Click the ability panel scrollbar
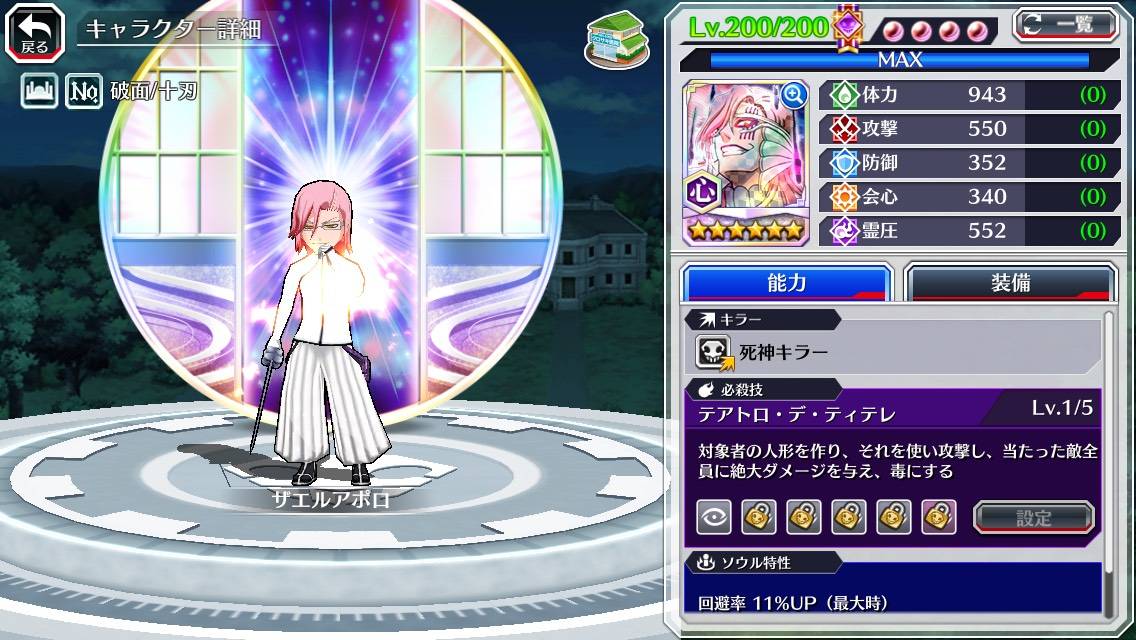Viewport: 1136px width, 640px height. tap(1108, 460)
